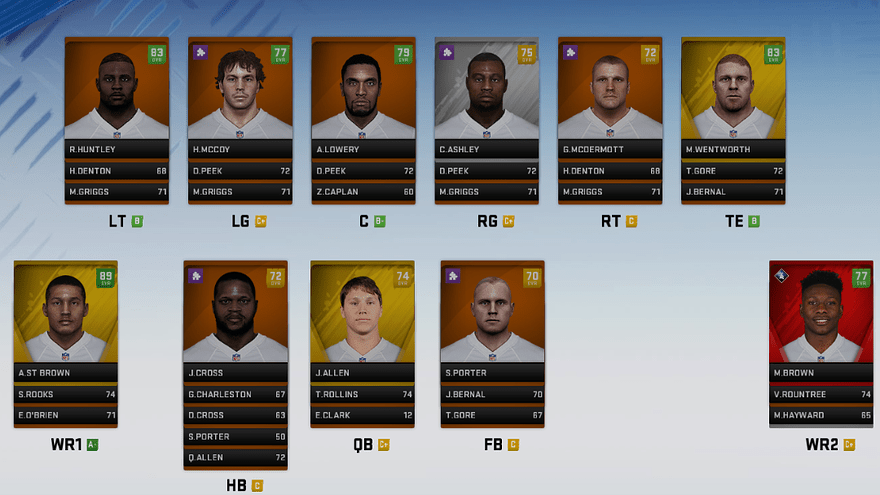Select backup M. Hayward under WR2
The image size is (880, 495).
[x=820, y=415]
